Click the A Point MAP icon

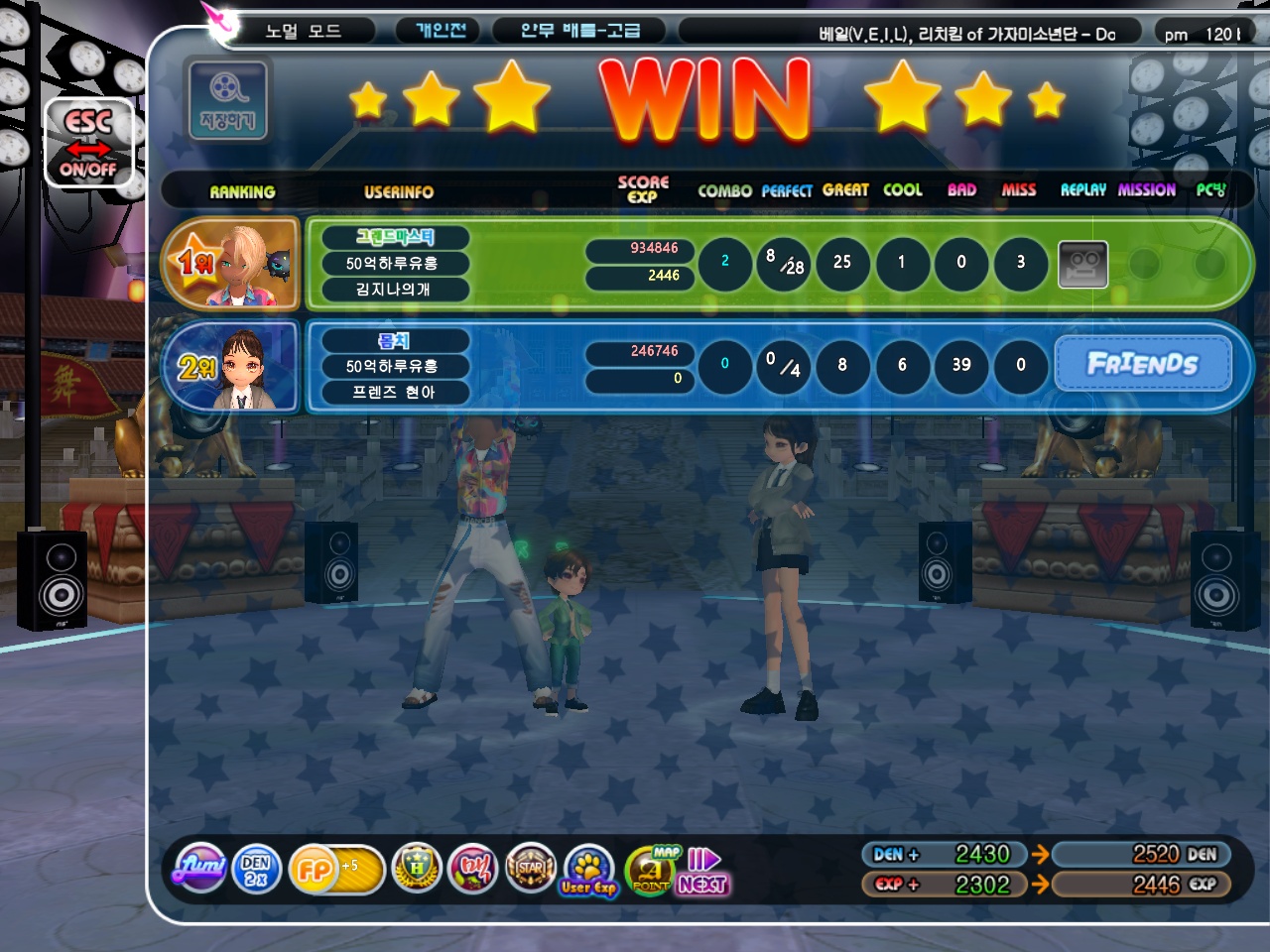click(x=652, y=870)
